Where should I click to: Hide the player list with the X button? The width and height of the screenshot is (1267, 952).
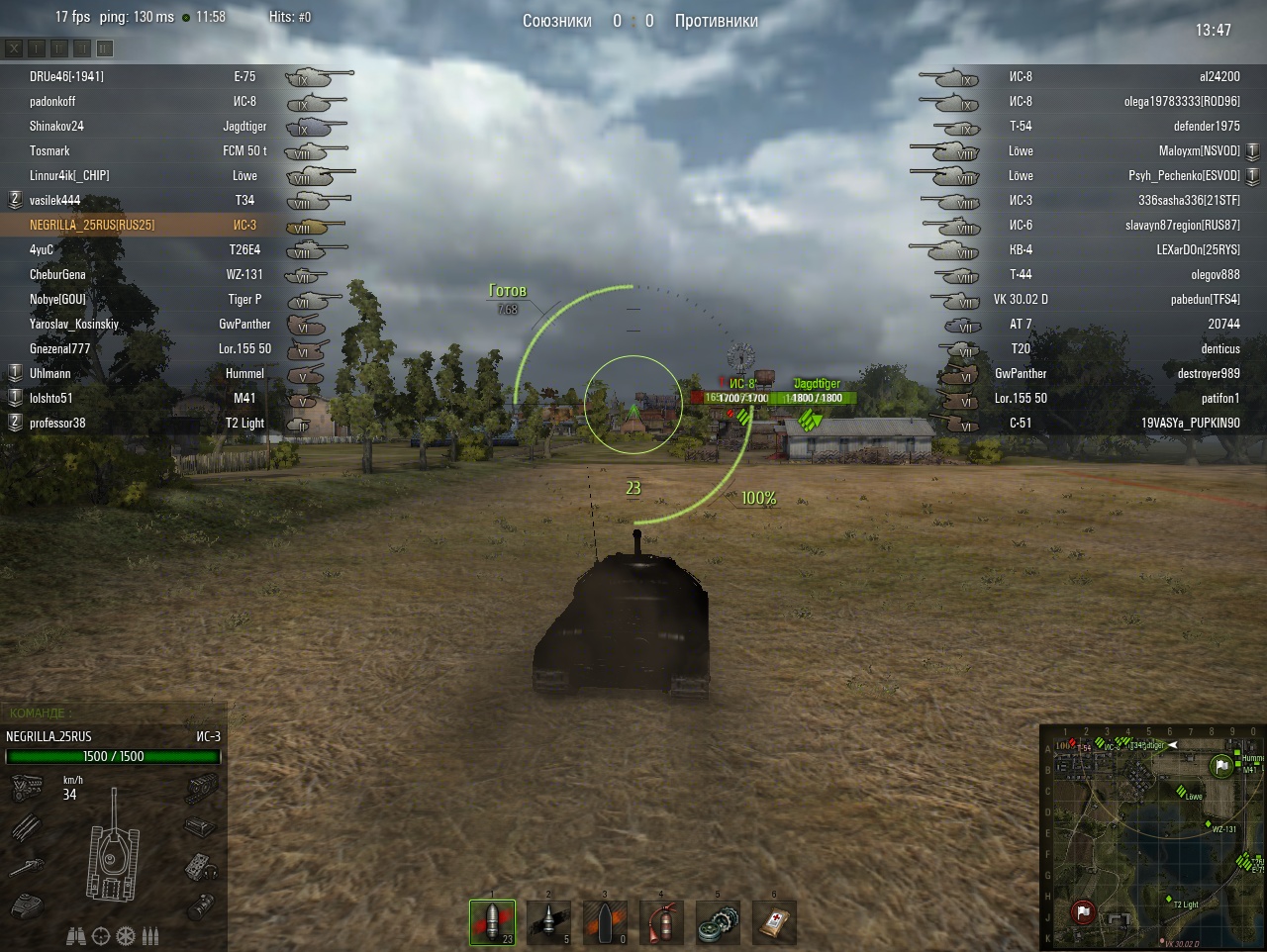[x=14, y=48]
